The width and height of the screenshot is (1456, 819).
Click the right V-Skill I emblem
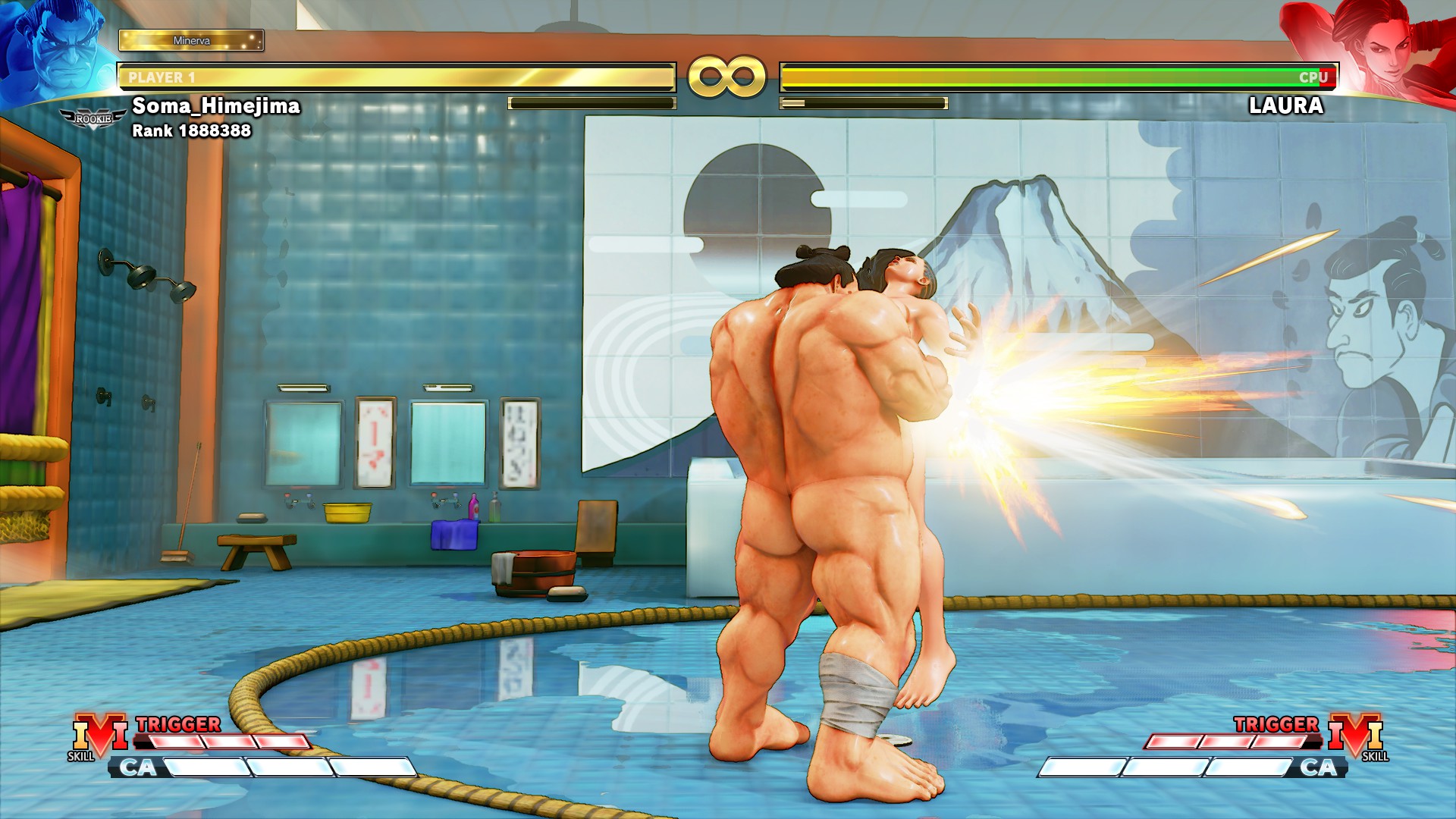pyautogui.click(x=1356, y=734)
